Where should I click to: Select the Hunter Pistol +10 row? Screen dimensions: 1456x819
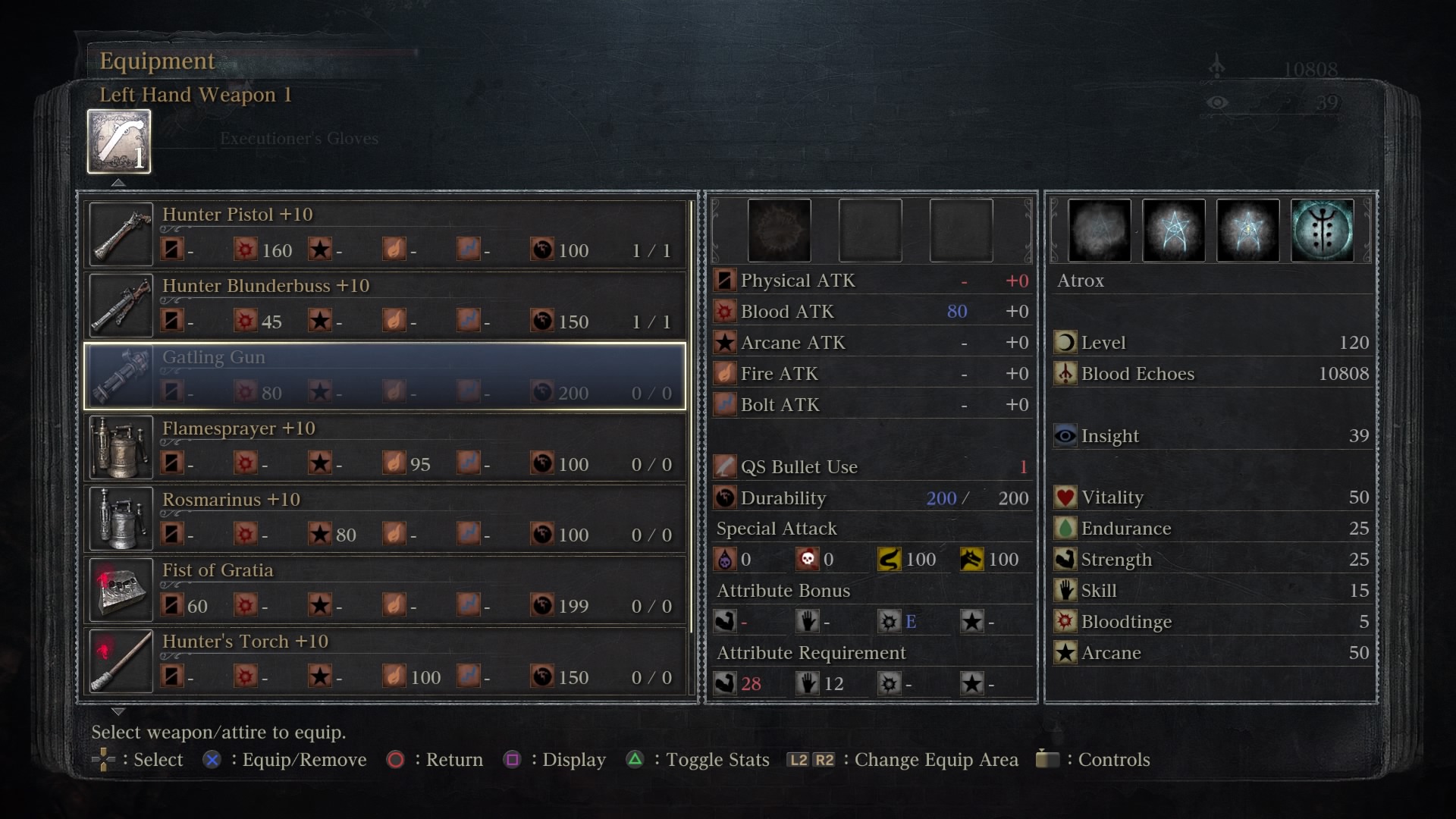385,234
